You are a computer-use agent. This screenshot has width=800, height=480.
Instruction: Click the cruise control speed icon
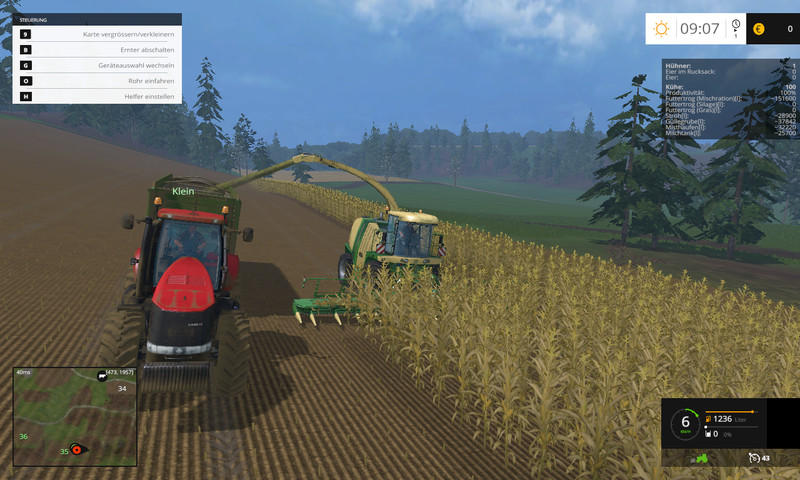click(753, 458)
